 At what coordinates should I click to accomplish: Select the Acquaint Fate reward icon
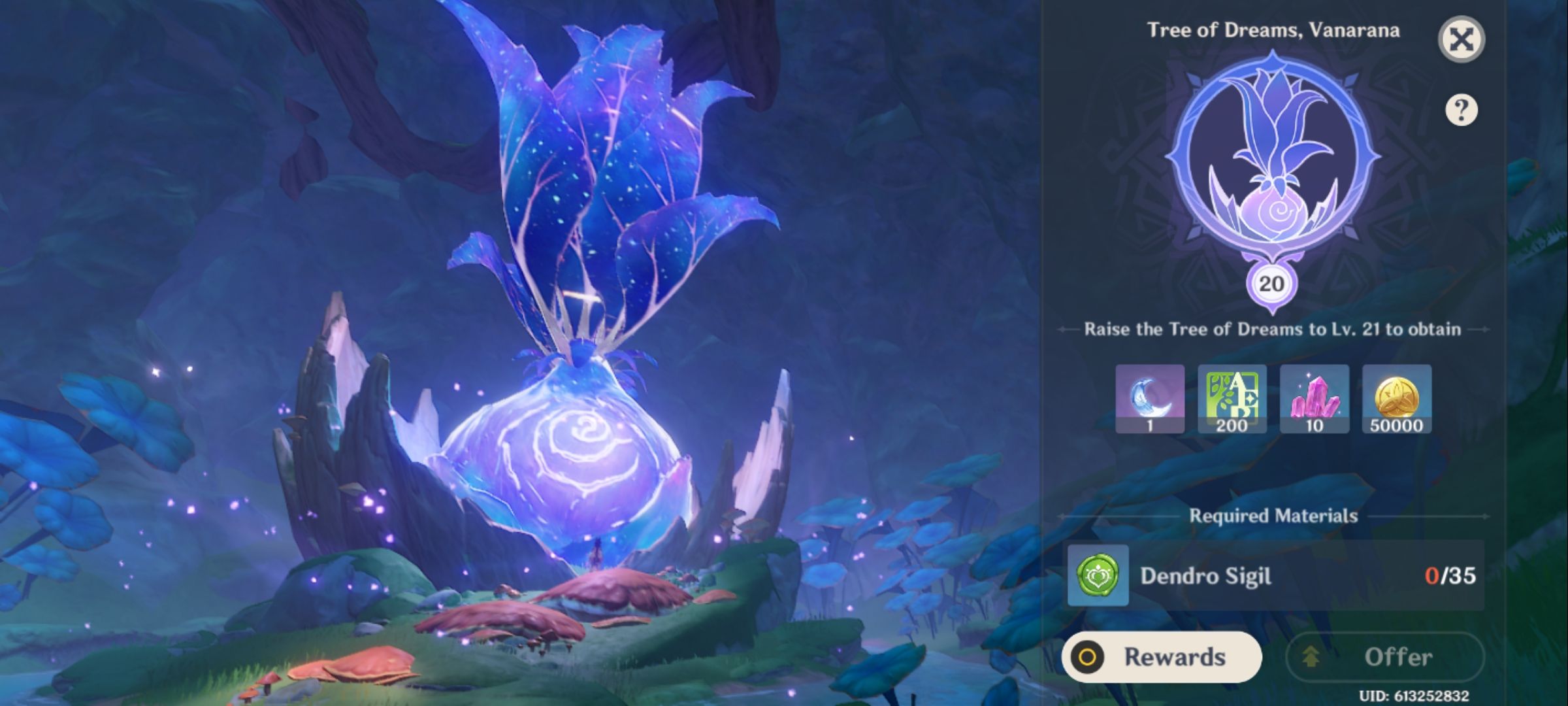(x=1150, y=399)
